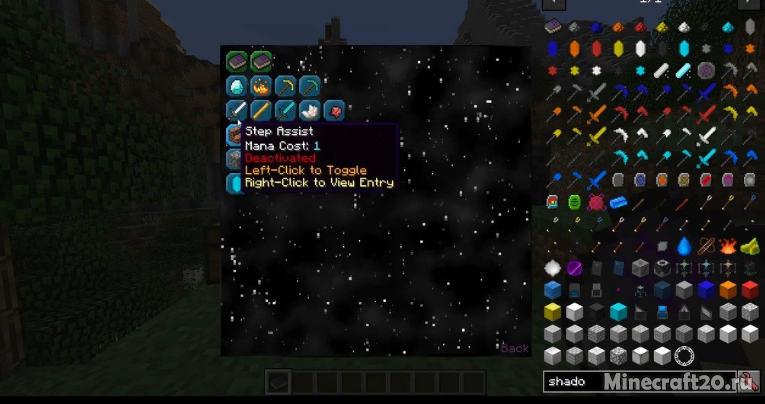Toggle the fire ability icon
This screenshot has height=404, width=765.
click(261, 87)
